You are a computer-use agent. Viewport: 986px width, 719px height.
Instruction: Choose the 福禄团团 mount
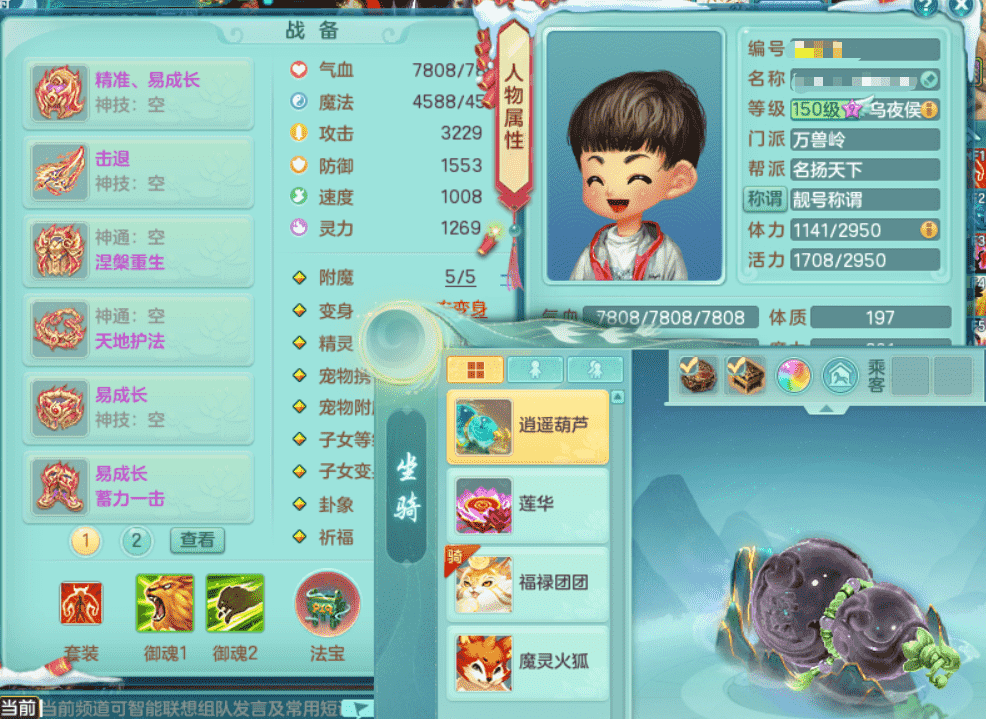[528, 583]
